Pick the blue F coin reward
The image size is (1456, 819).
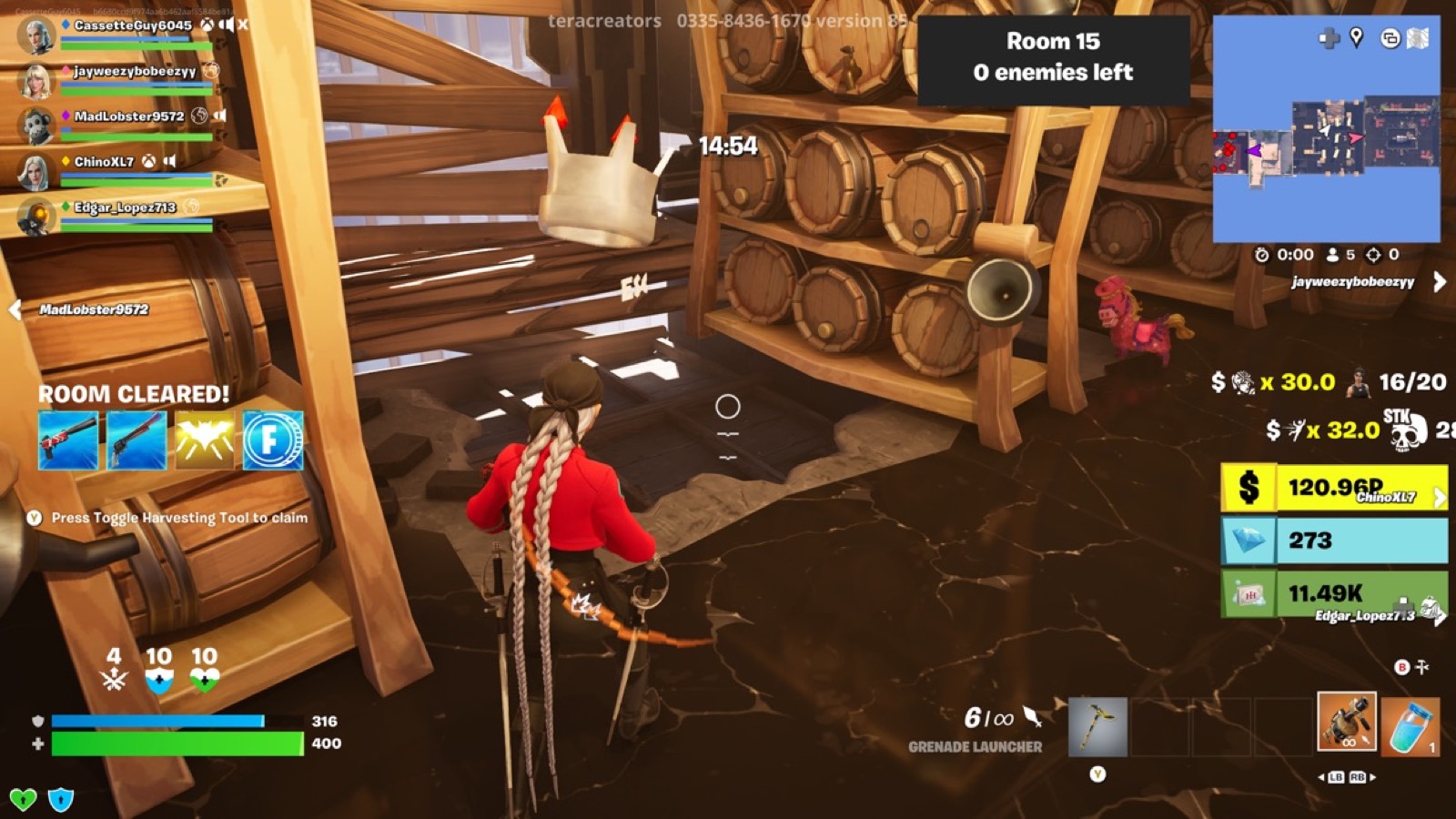click(273, 440)
